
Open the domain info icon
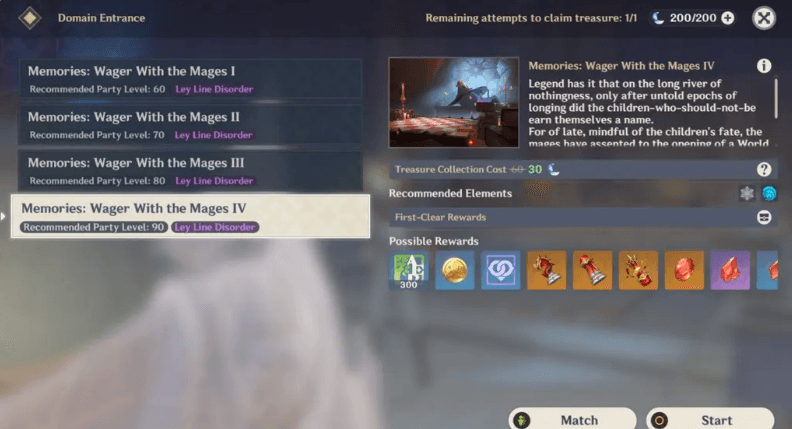tap(764, 66)
